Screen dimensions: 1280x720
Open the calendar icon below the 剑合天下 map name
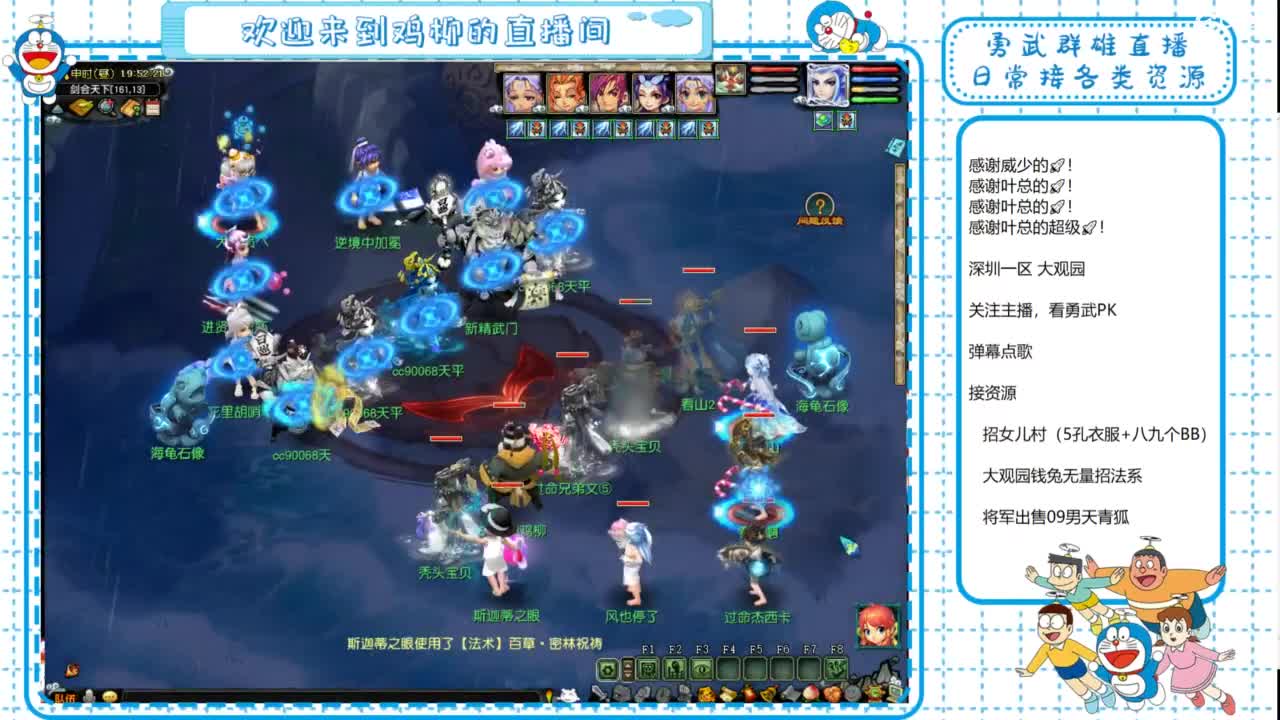[x=153, y=107]
